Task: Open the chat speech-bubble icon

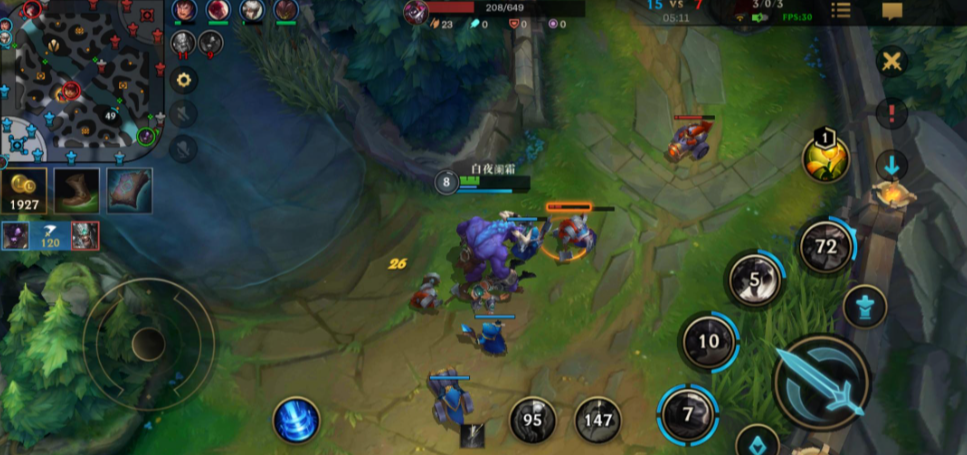Action: [892, 11]
